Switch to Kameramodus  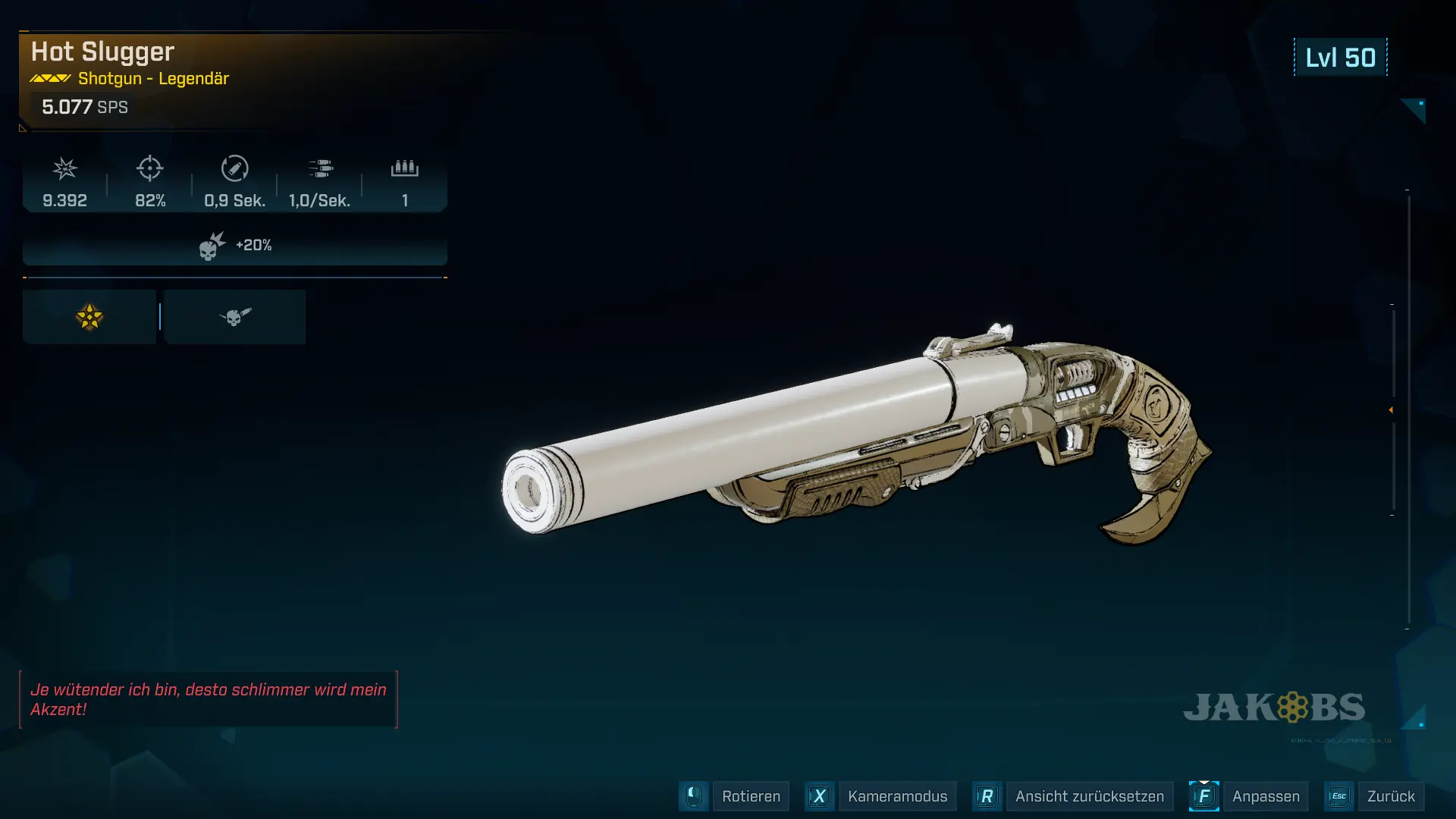click(896, 796)
